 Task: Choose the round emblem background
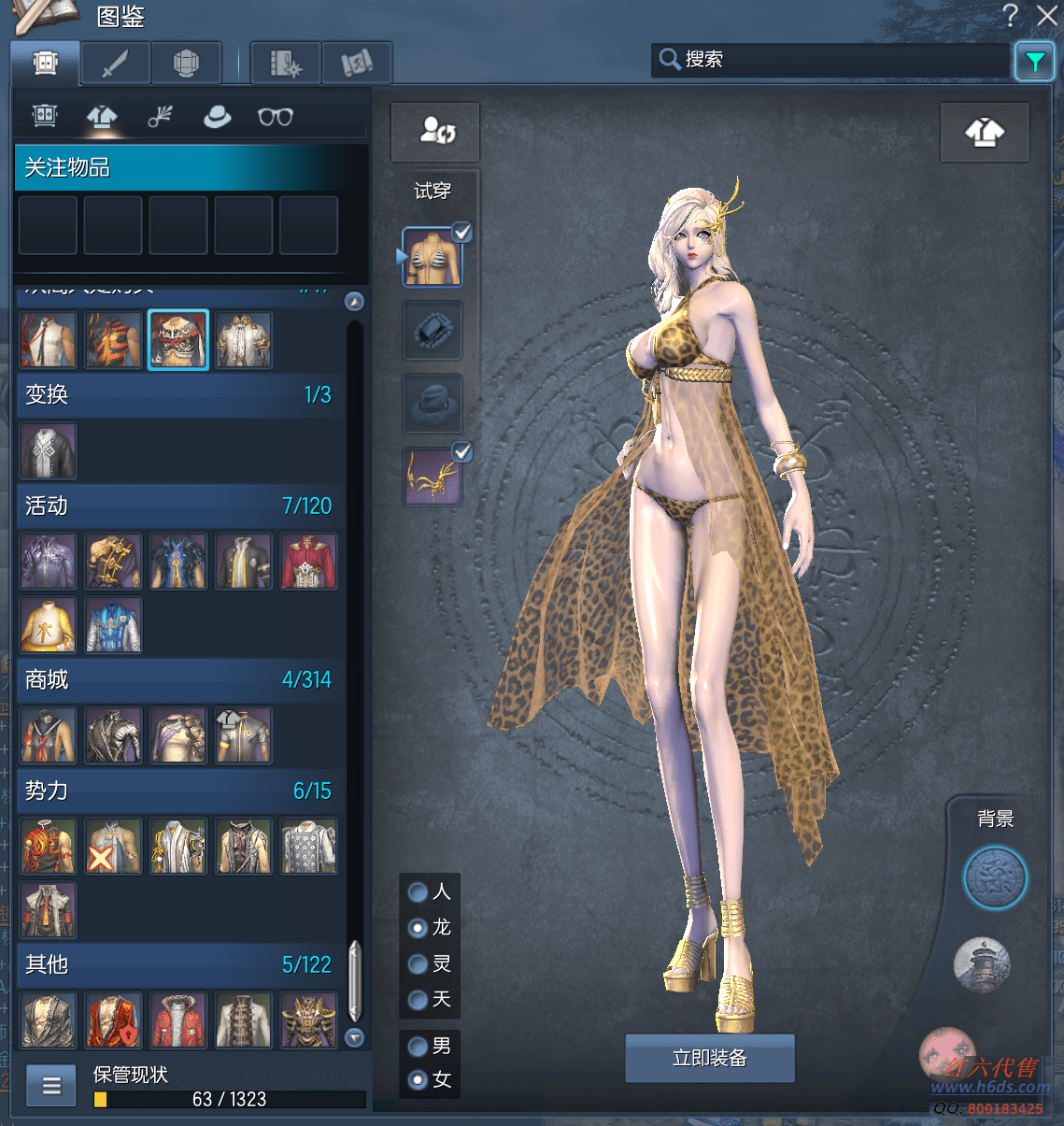tap(995, 878)
